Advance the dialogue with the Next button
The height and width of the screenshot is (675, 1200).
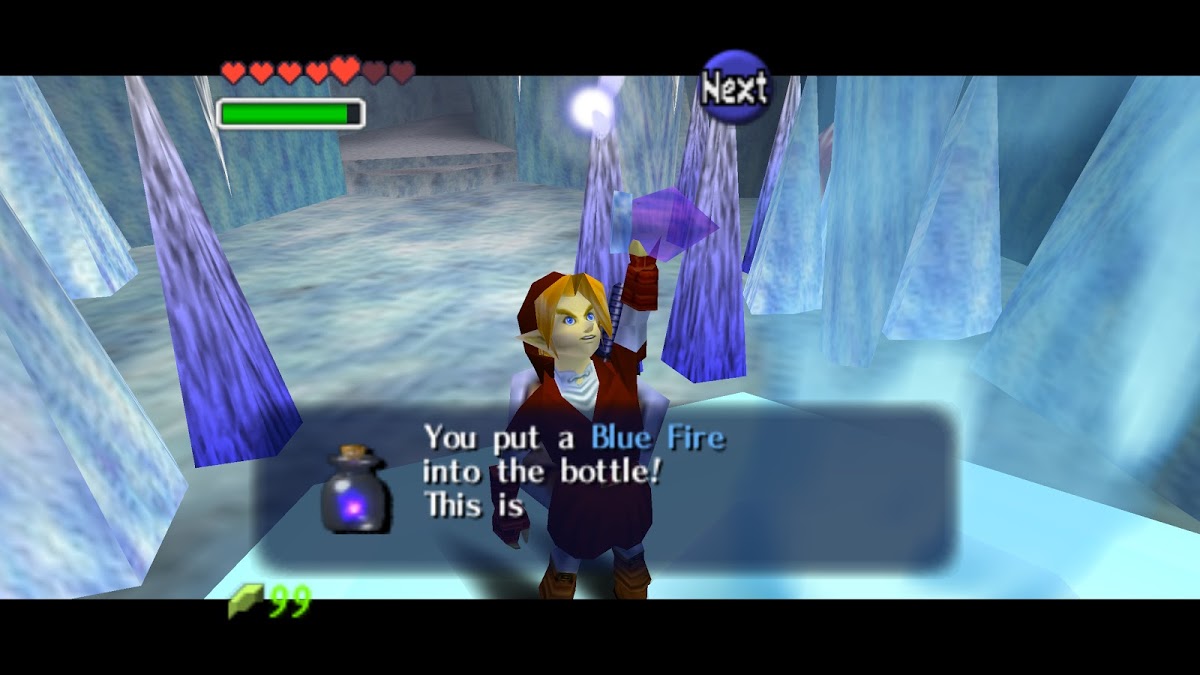(735, 88)
